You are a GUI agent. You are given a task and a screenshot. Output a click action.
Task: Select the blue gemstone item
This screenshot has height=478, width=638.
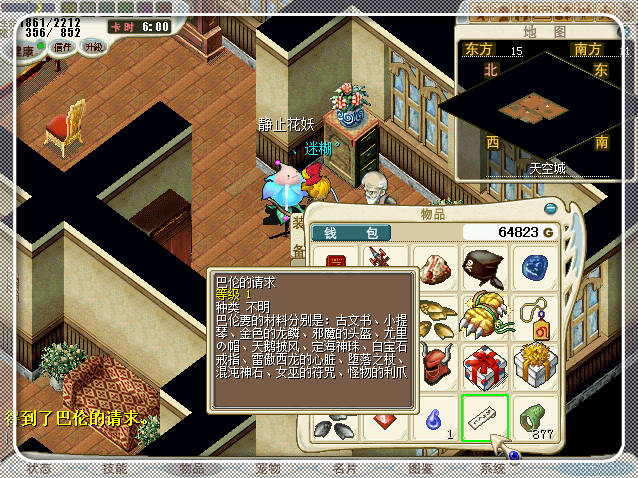(x=535, y=268)
